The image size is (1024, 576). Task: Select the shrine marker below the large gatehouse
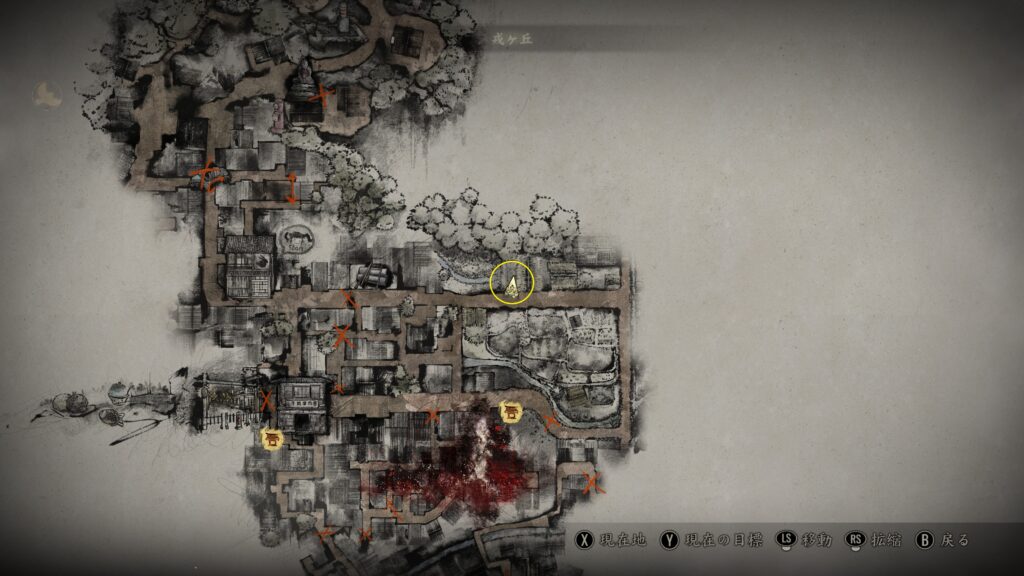(x=271, y=437)
